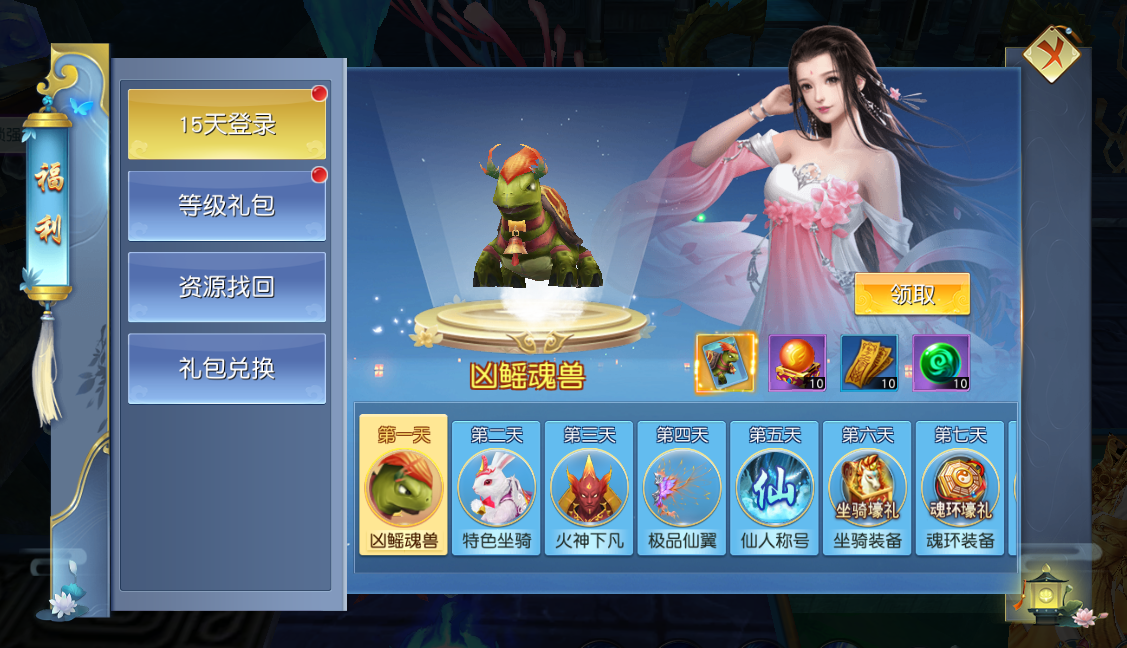Image resolution: width=1127 pixels, height=648 pixels.
Task: View the 第三天 火神下凡 reward tile
Action: coord(589,487)
